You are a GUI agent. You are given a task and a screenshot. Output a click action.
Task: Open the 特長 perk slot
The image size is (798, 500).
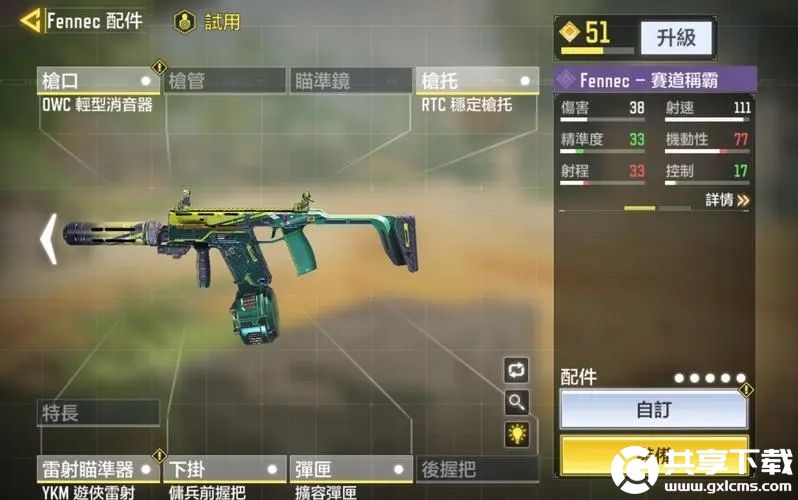(x=98, y=412)
